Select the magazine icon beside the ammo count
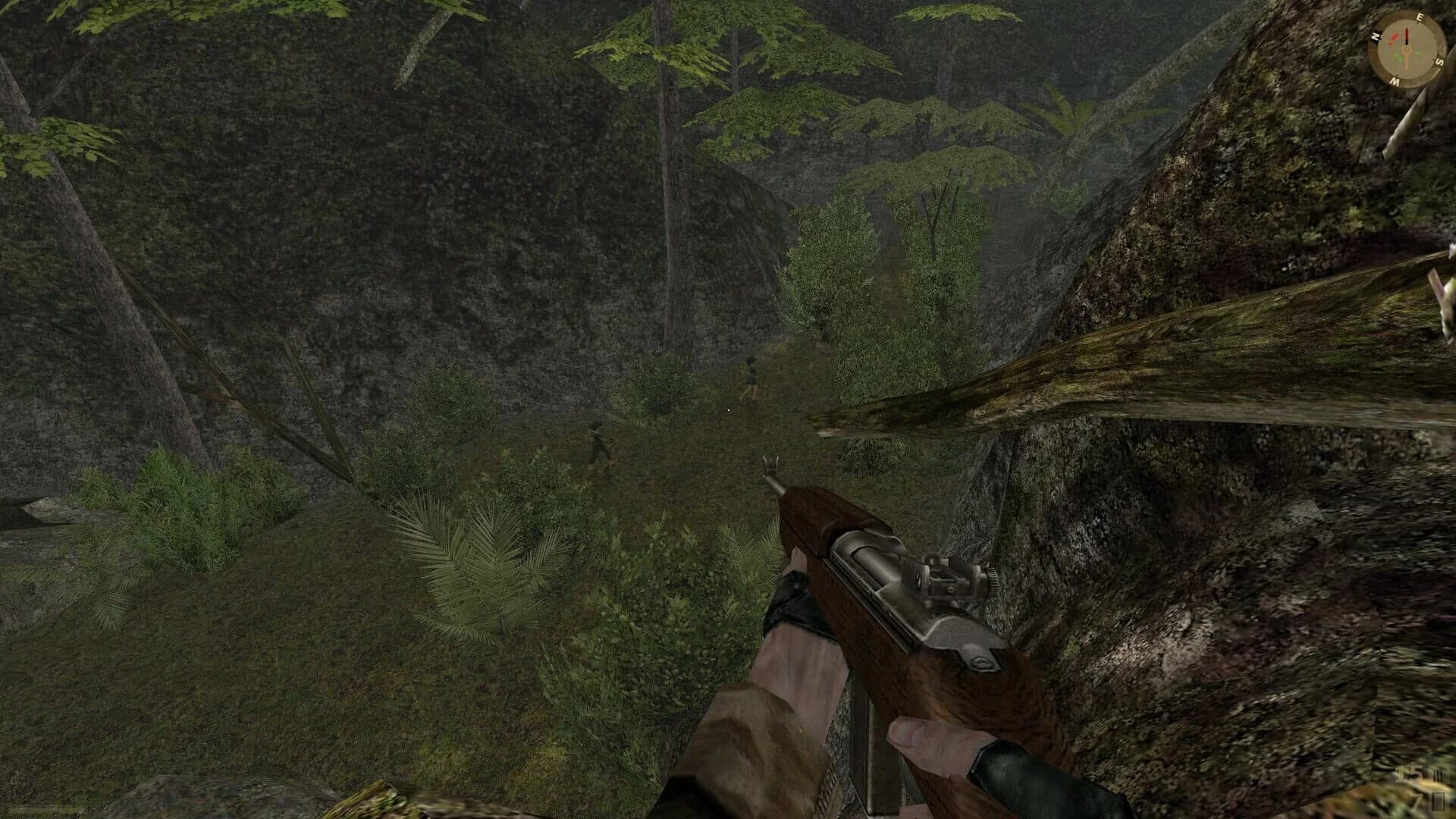The width and height of the screenshot is (1456, 819). point(1439,775)
